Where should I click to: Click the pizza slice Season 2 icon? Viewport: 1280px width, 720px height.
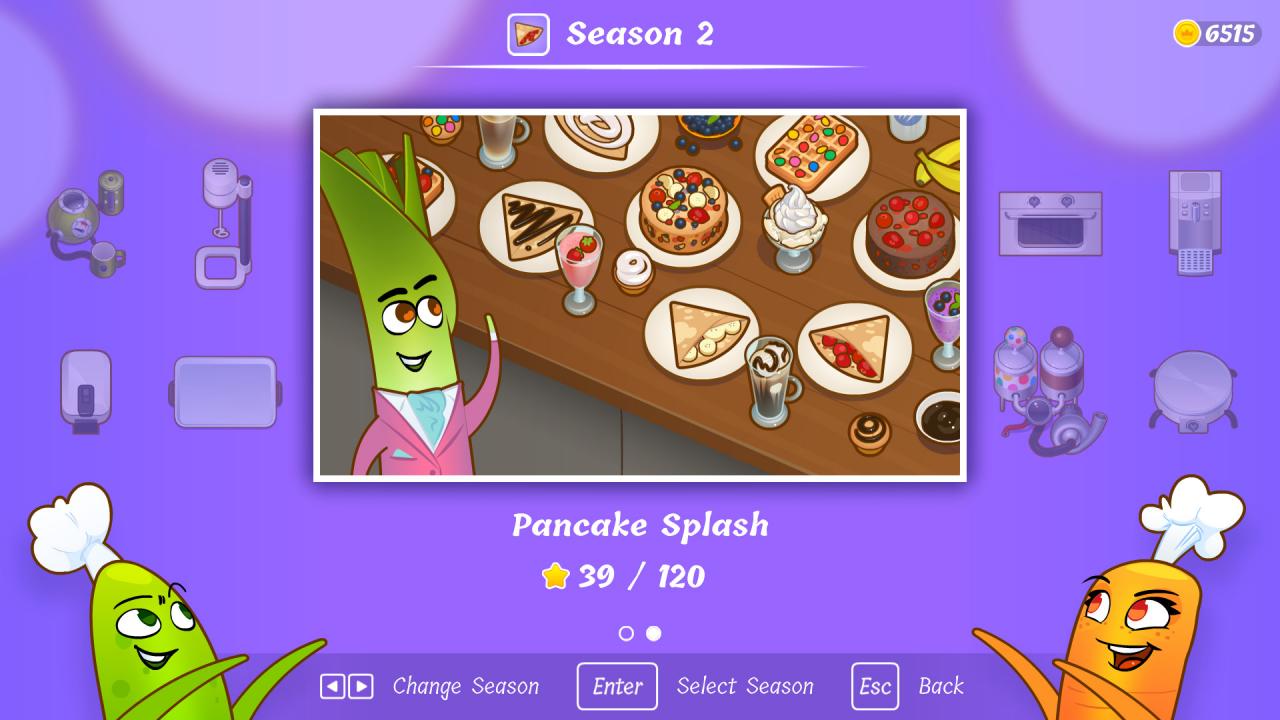pyautogui.click(x=527, y=34)
